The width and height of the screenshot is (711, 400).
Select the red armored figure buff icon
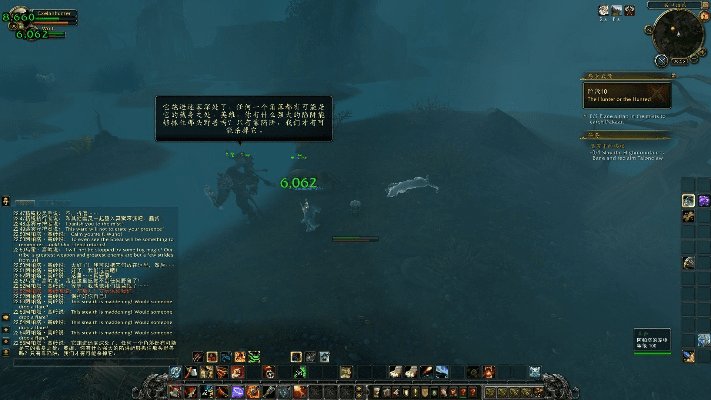click(630, 10)
